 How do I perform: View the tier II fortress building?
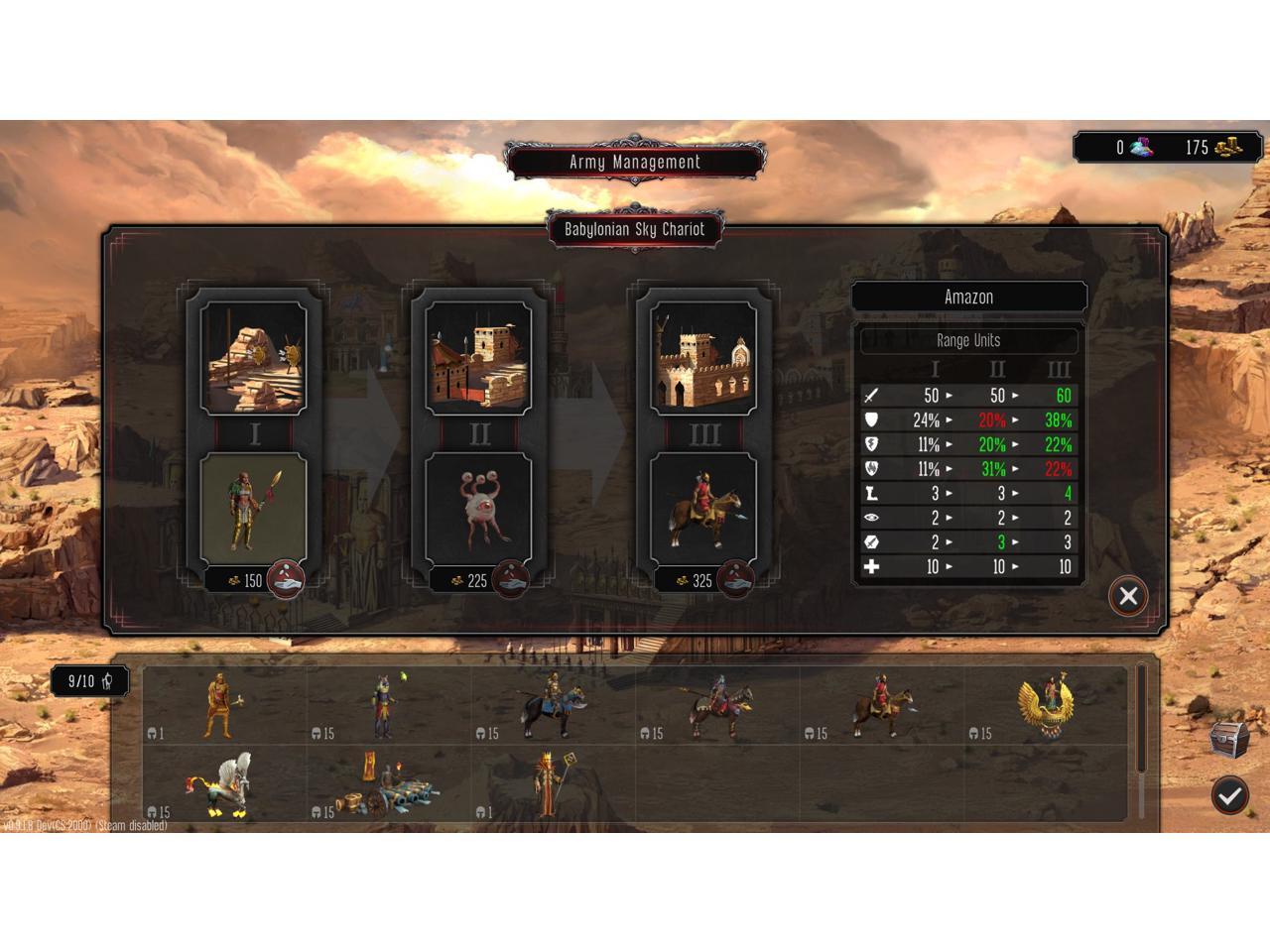coord(479,358)
